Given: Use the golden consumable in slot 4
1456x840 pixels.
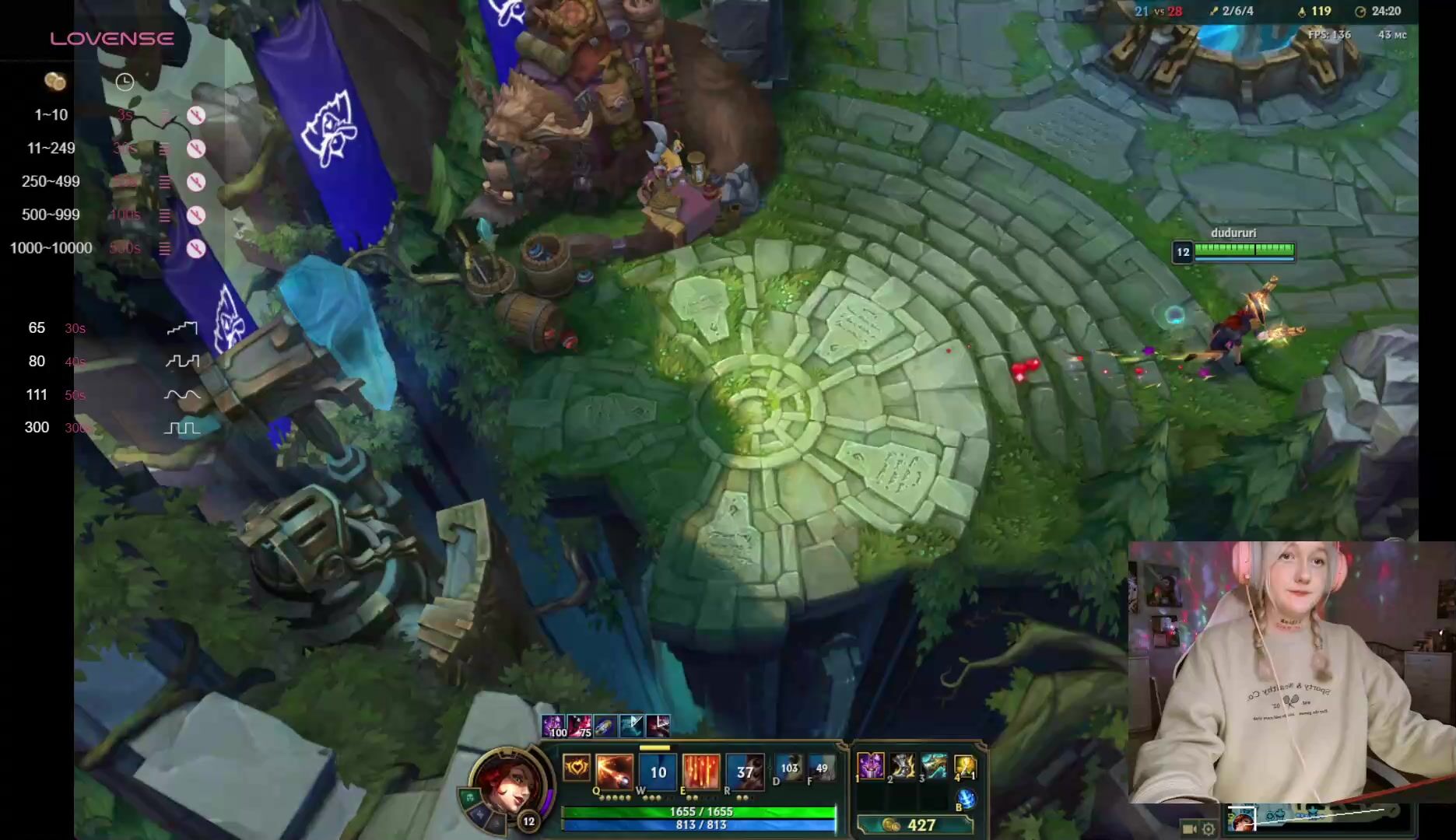Looking at the screenshot, I should (x=965, y=766).
